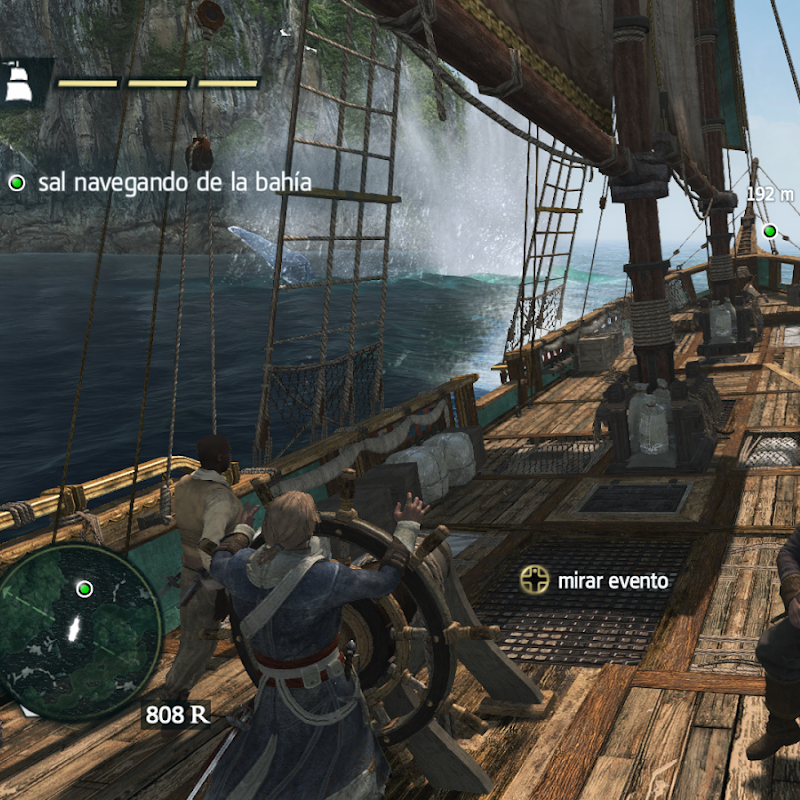Select the 192 m objective waypoint marker
Screen dimensions: 800x800
pyautogui.click(x=769, y=232)
